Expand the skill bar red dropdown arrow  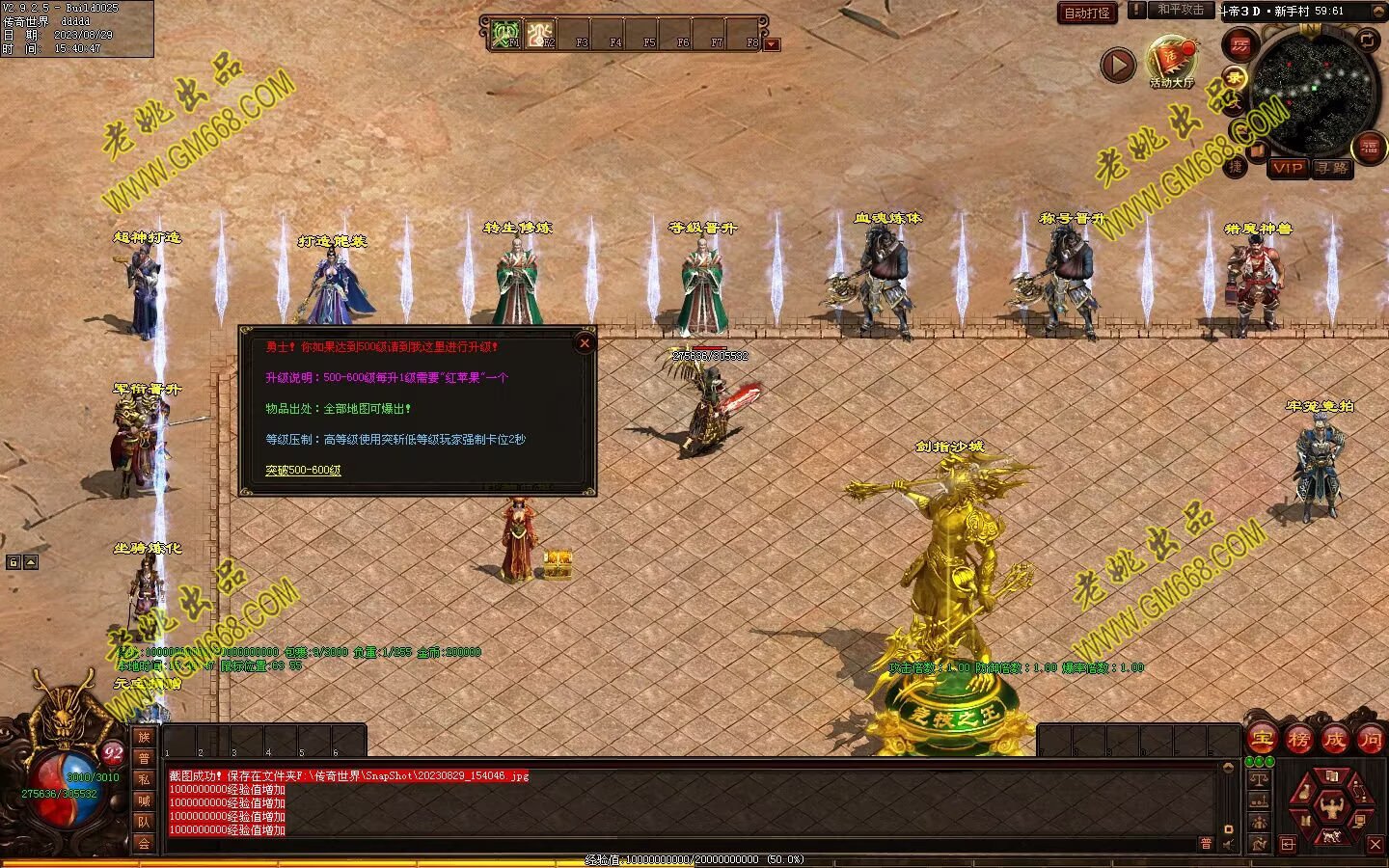pos(771,44)
